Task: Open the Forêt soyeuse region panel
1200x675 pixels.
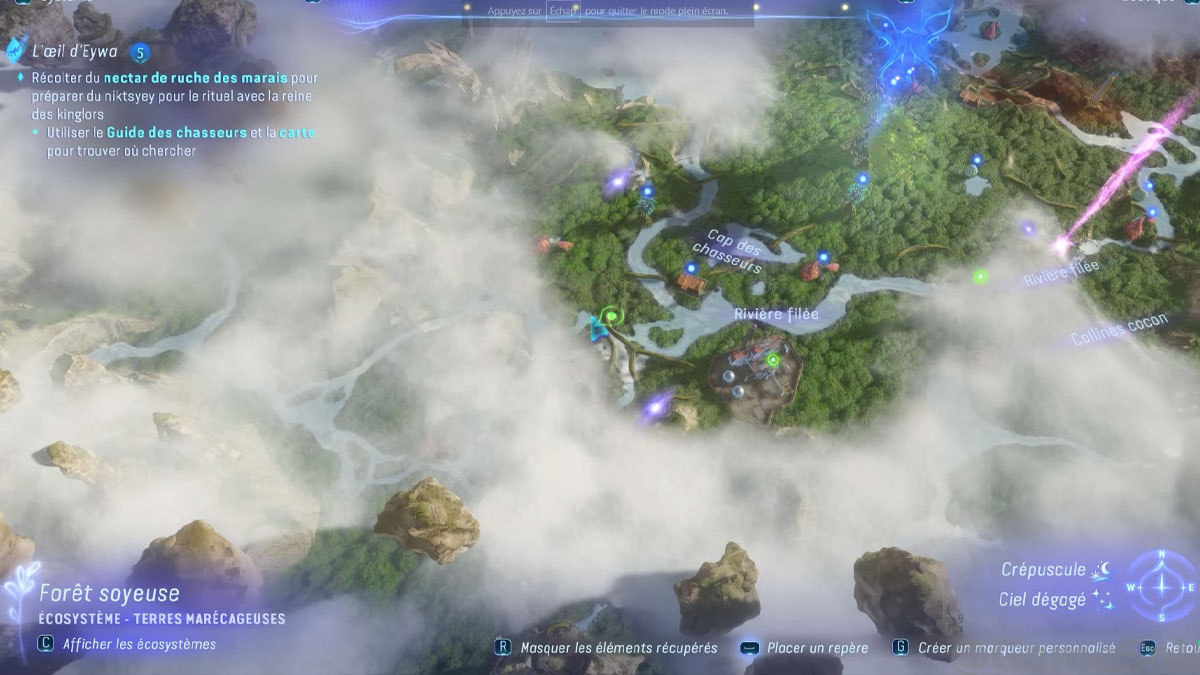Action: tap(110, 595)
